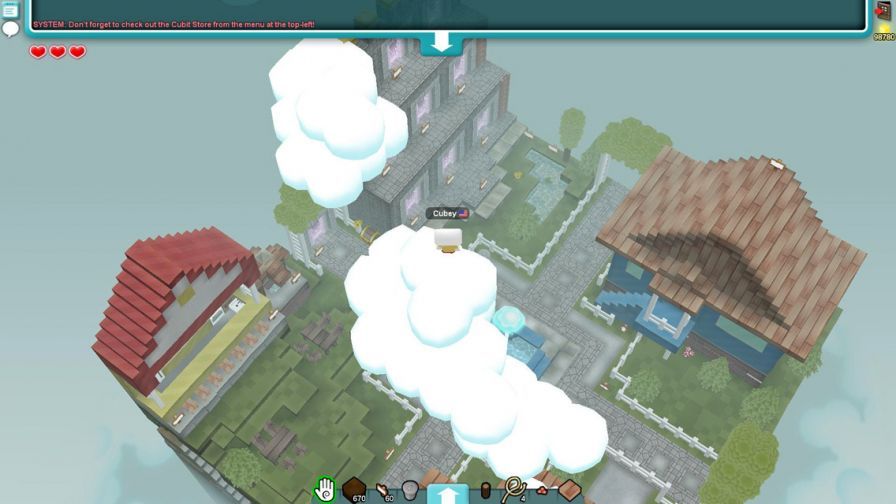Collapse the chat panel with the down arrow

pos(441,43)
